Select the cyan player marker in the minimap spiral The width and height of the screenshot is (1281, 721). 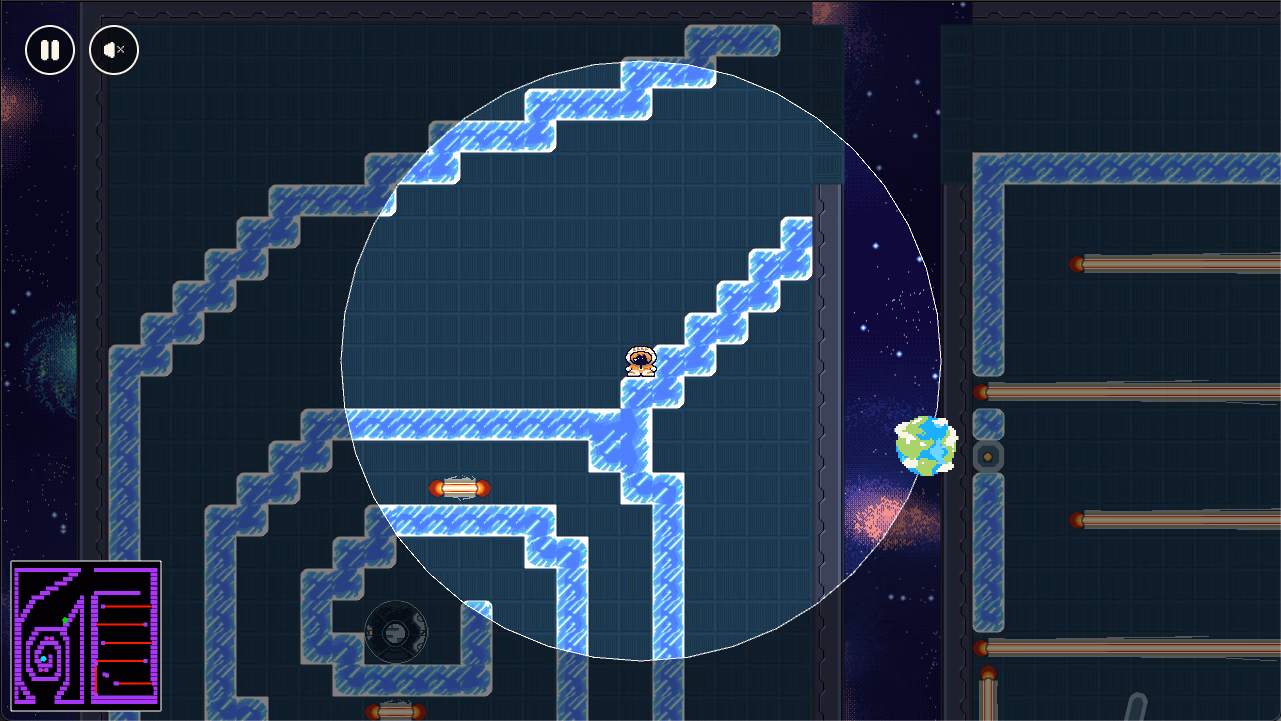[44, 658]
